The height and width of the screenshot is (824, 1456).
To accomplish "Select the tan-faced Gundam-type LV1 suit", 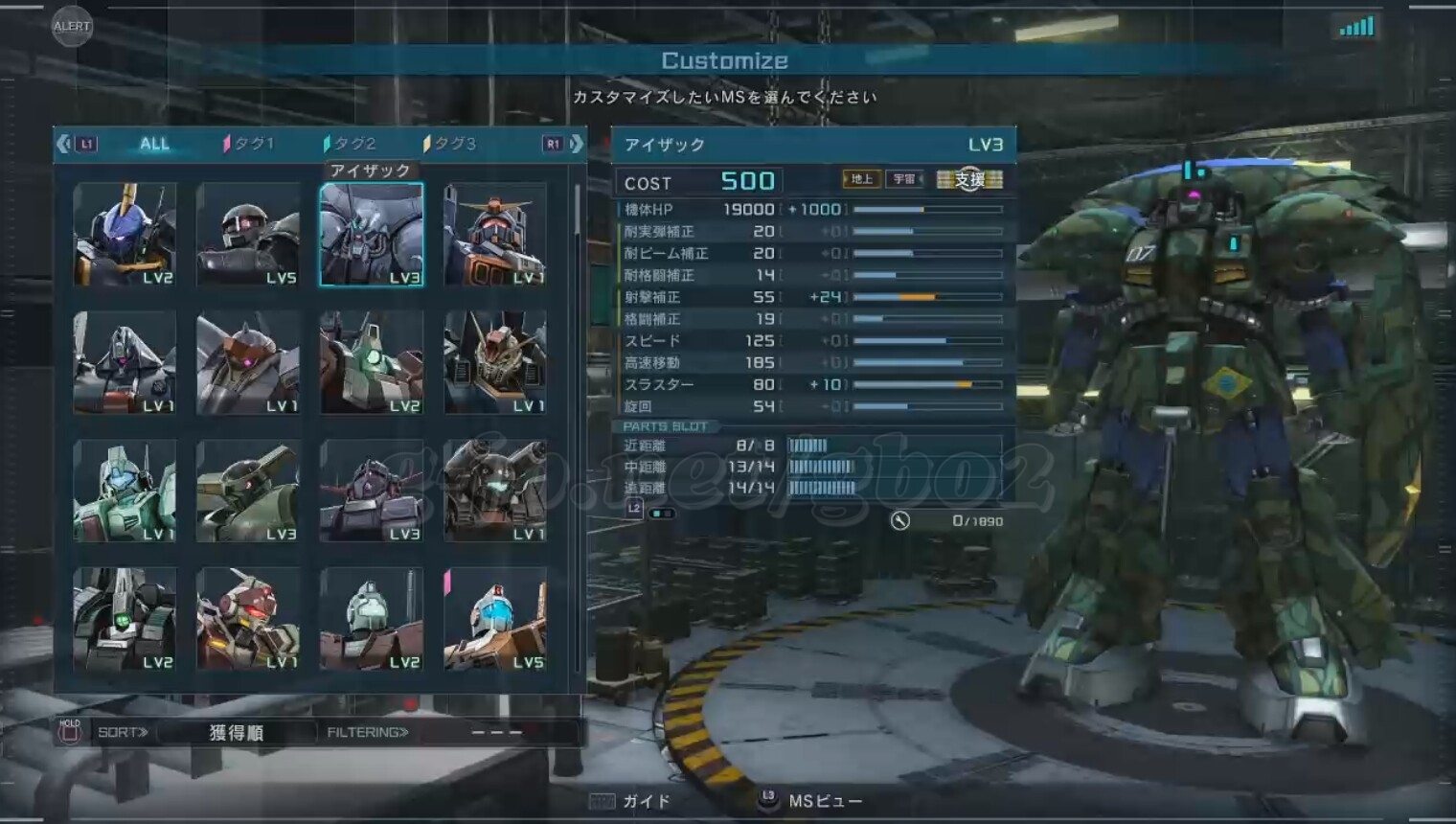I will [x=495, y=362].
